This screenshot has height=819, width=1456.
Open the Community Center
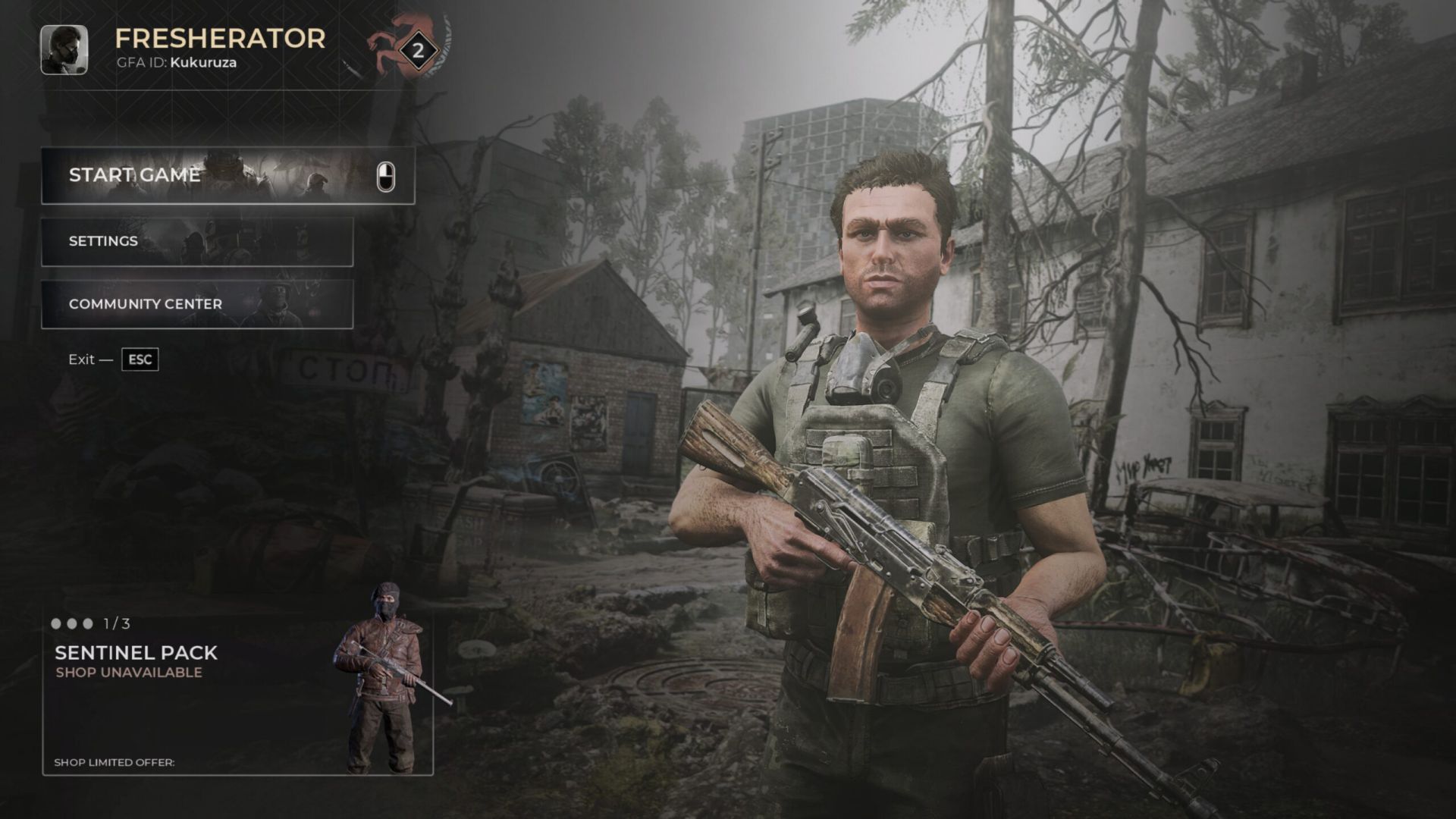[196, 304]
